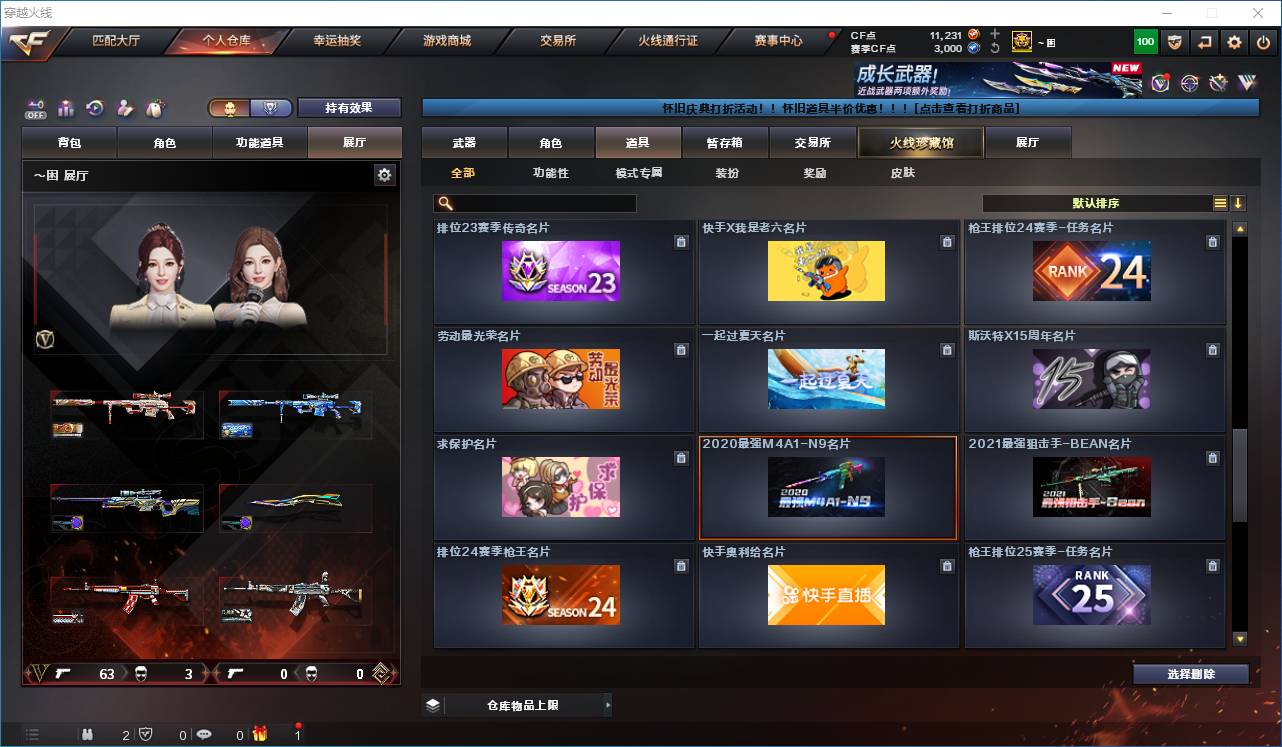This screenshot has height=747, width=1282.
Task: Open the stacked layers icon beside 仓库物品上限
Action: pyautogui.click(x=432, y=705)
